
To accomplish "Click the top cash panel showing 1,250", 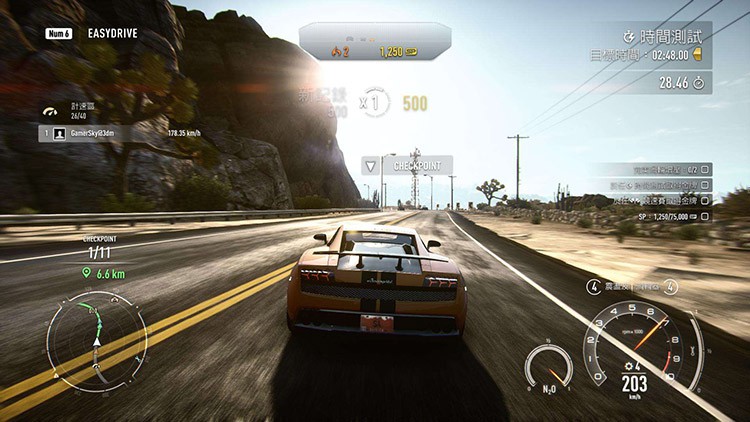I will tap(374, 46).
